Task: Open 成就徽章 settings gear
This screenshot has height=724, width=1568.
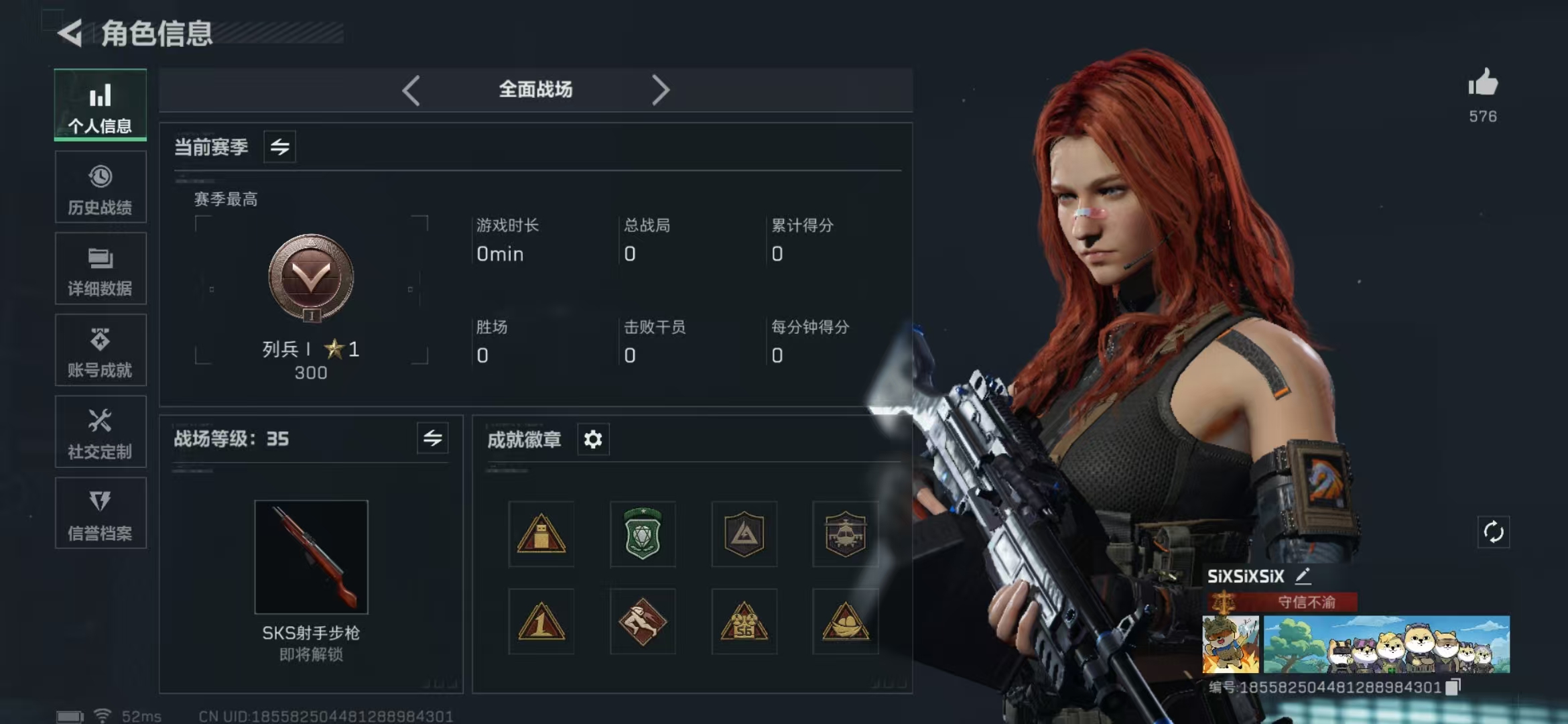Action: [x=593, y=440]
